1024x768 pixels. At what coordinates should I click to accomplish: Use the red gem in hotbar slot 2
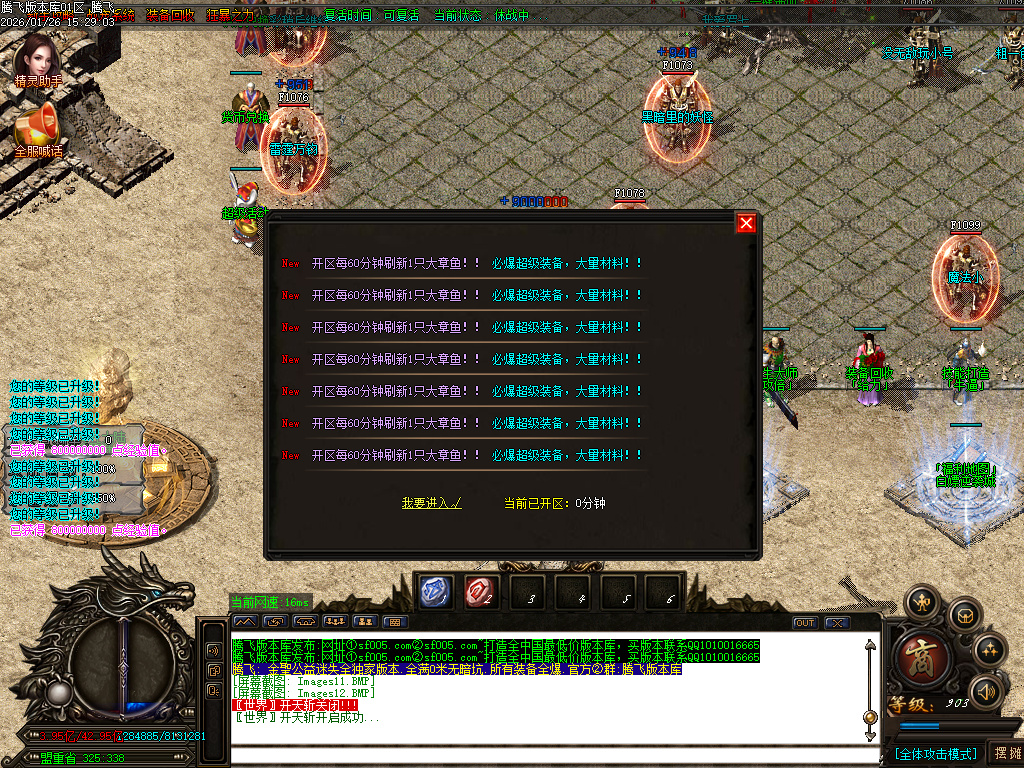[480, 593]
